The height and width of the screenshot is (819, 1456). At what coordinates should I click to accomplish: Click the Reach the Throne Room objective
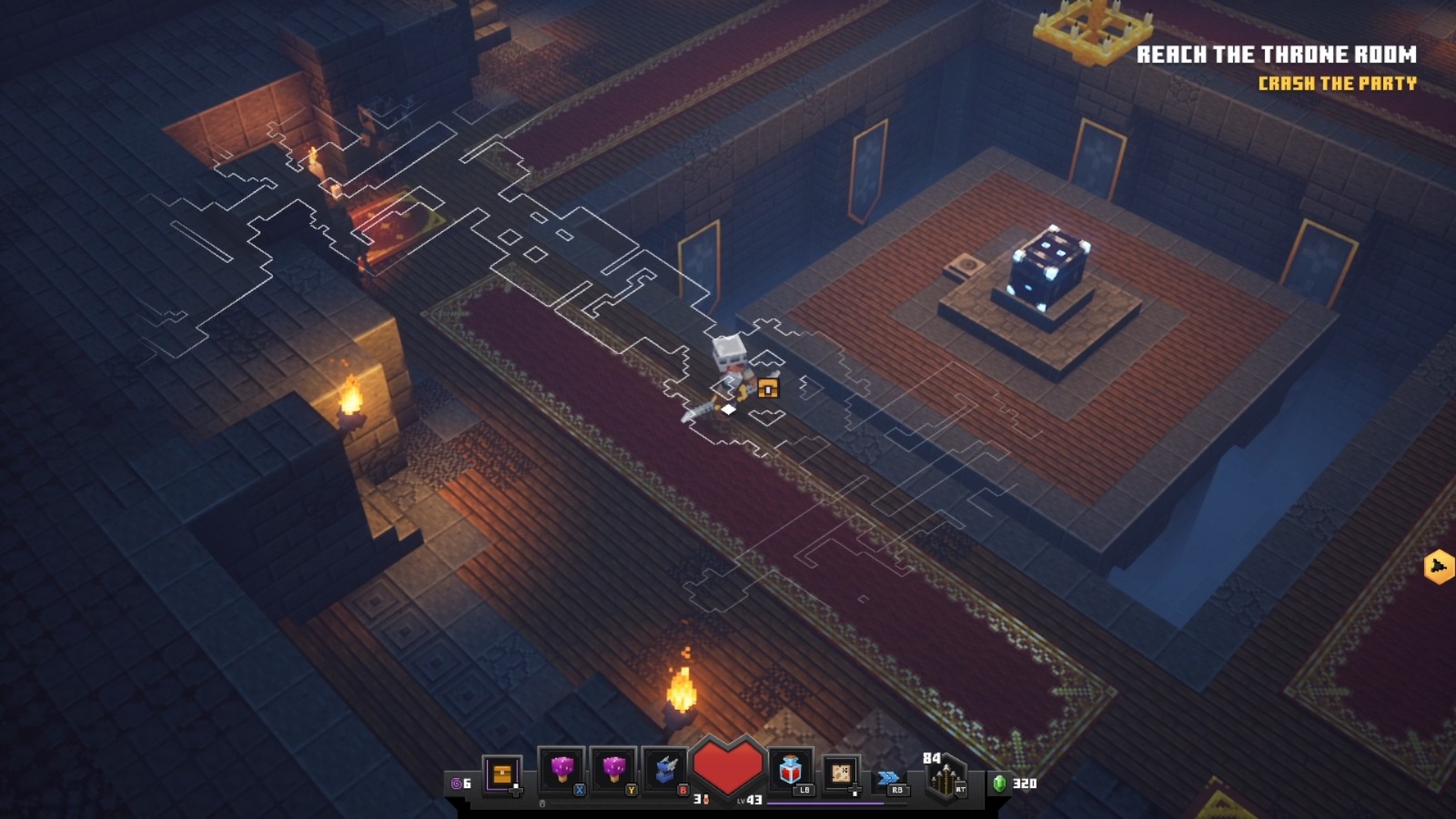click(1276, 55)
